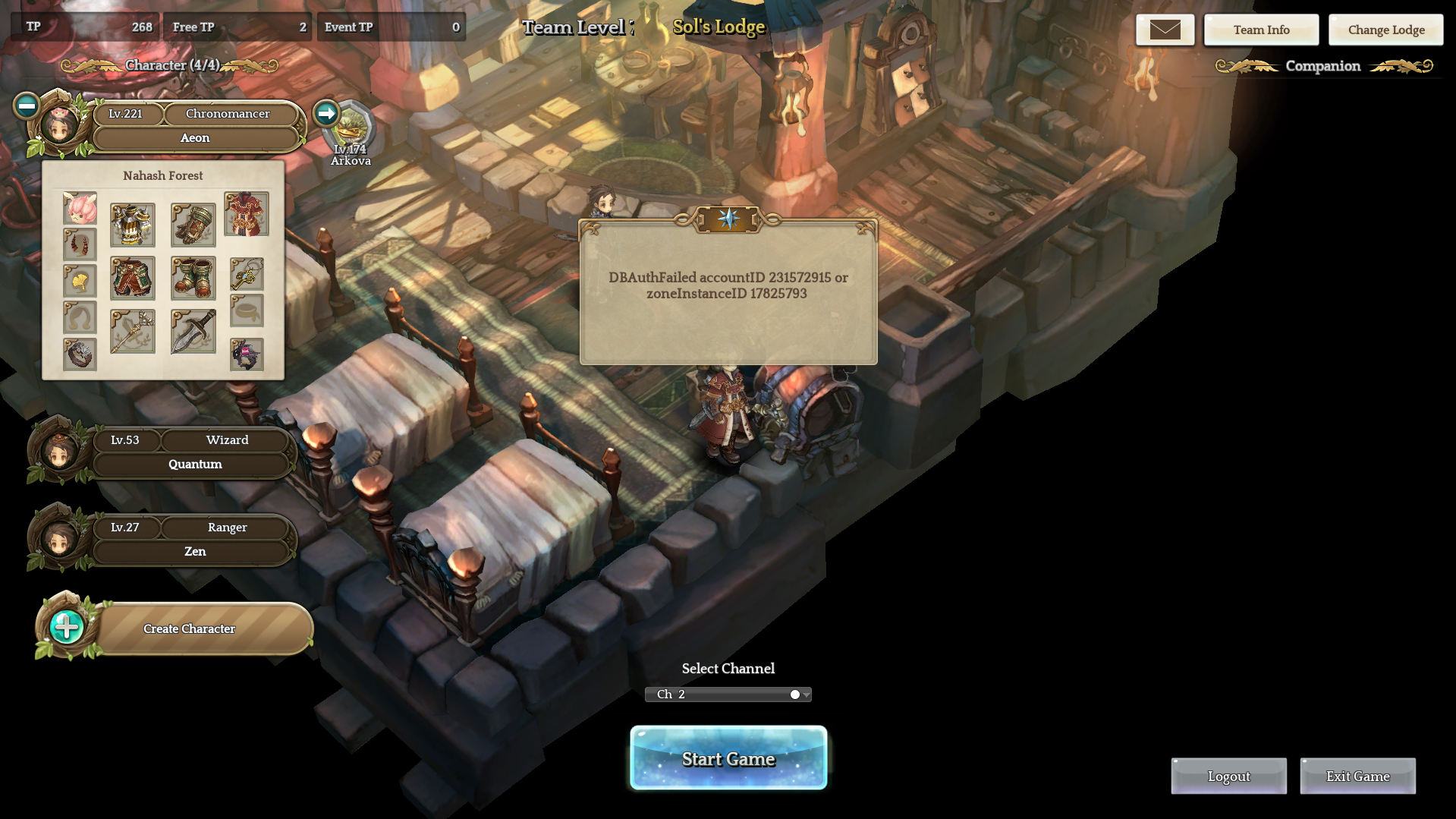The height and width of the screenshot is (819, 1456).
Task: Select the red boots equipment slot
Action: coord(193,278)
